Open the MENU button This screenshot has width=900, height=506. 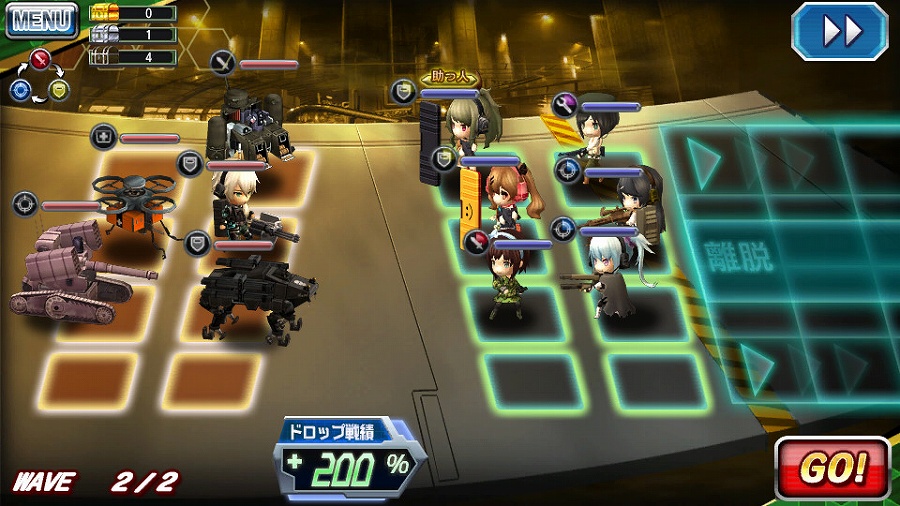pyautogui.click(x=41, y=20)
